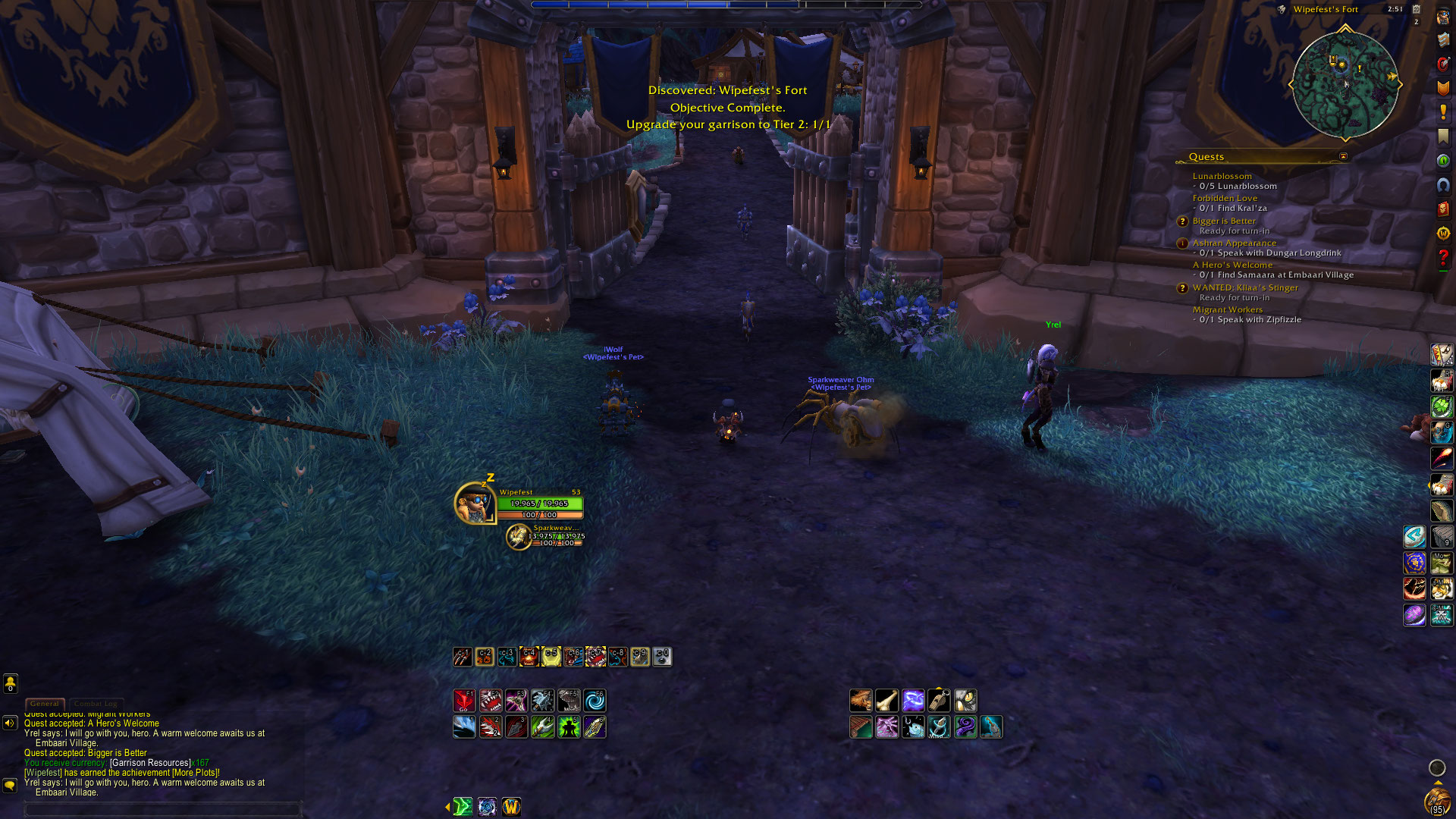Activate the red Go pet command on F1

click(x=464, y=701)
